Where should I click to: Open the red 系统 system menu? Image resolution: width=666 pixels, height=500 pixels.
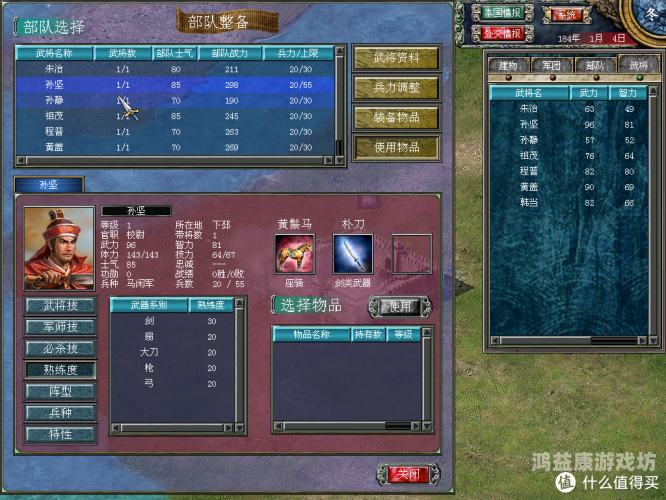click(x=567, y=14)
